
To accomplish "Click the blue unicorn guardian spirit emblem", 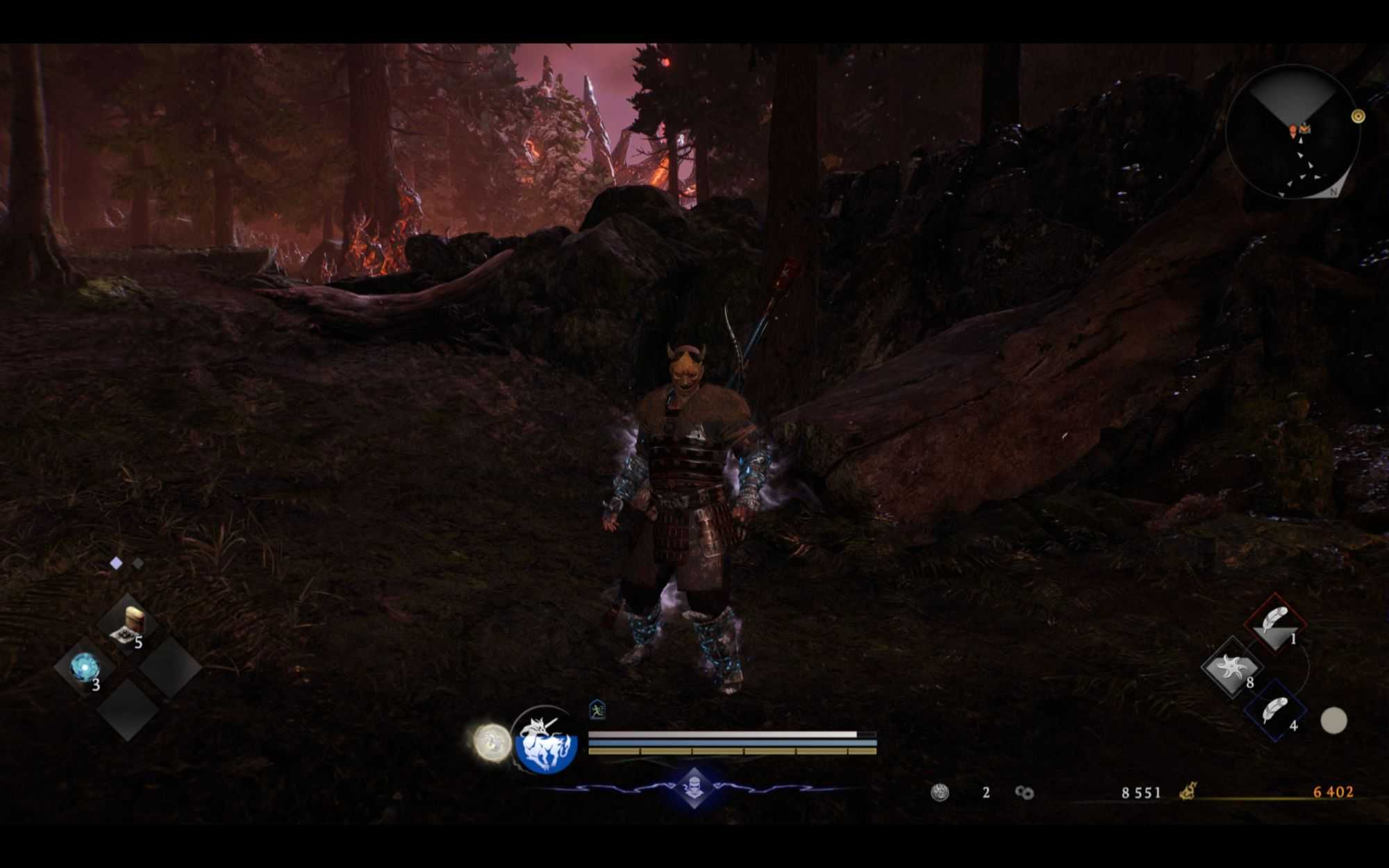I will pos(546,743).
